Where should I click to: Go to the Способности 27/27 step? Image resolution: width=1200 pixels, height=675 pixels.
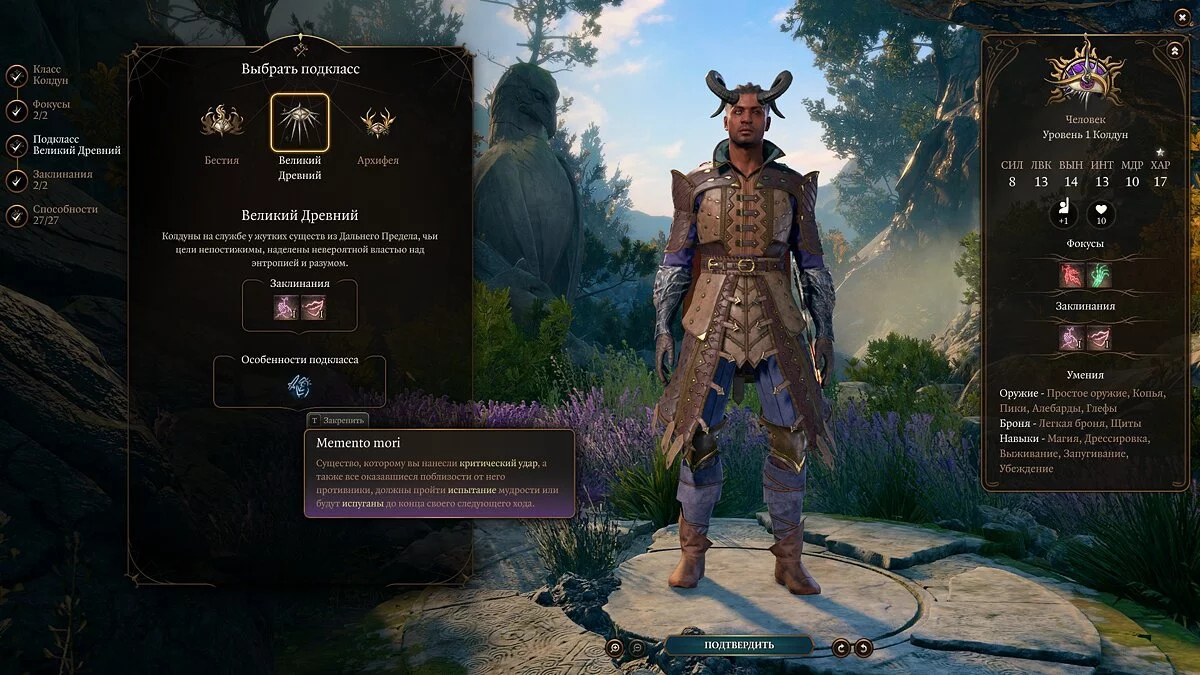pyautogui.click(x=17, y=215)
